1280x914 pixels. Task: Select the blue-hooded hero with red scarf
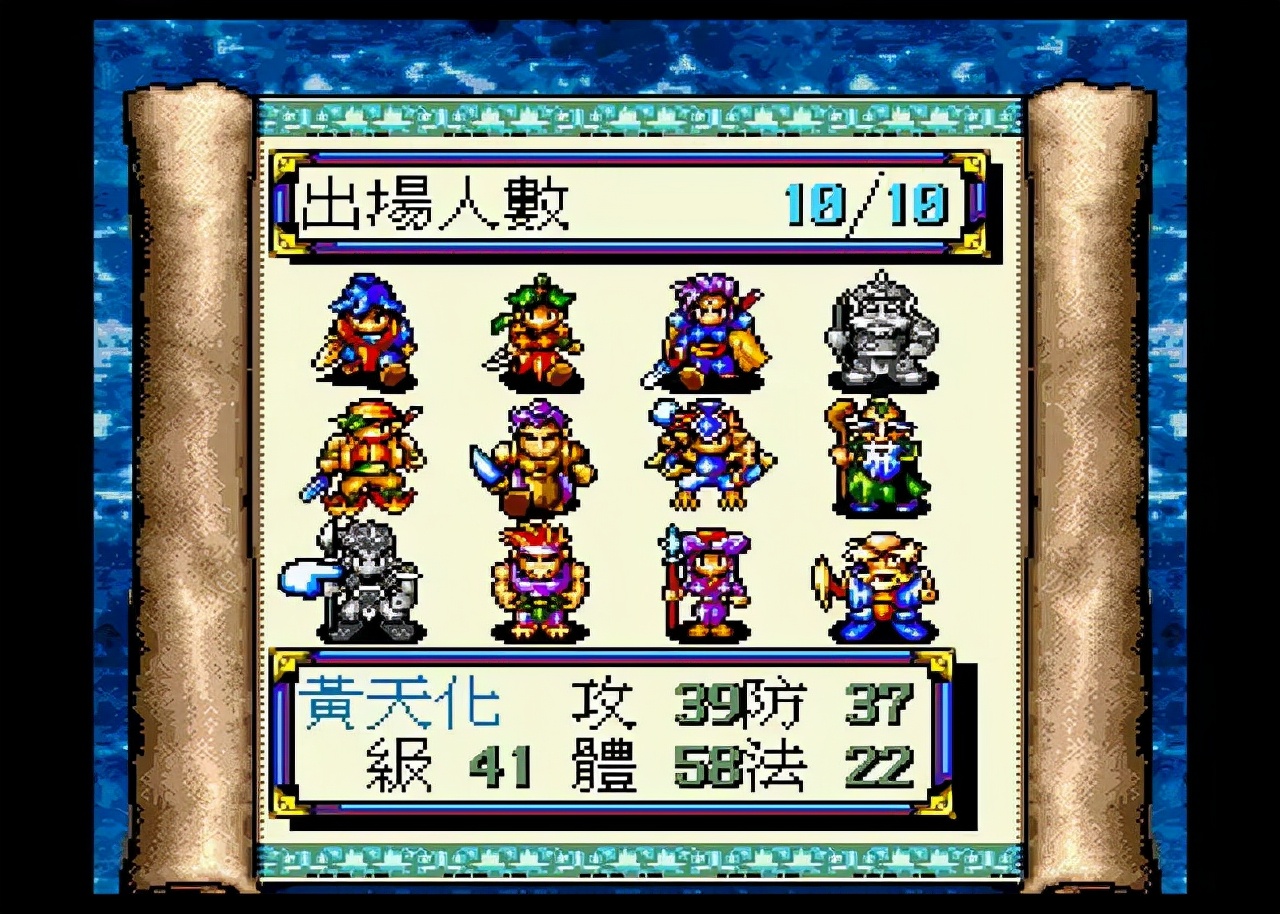(367, 332)
